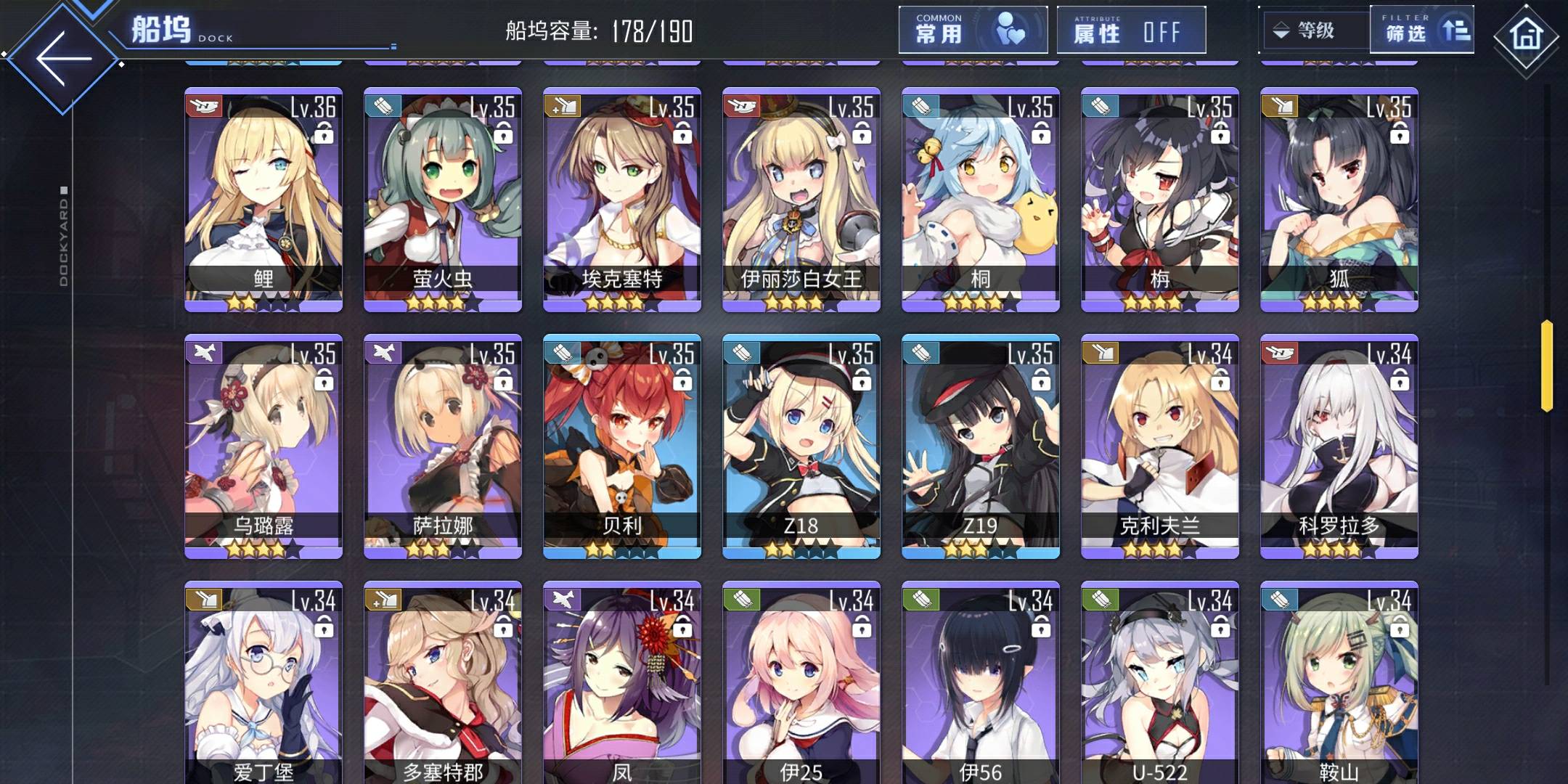This screenshot has height=784, width=1568.
Task: Open the 桐 ship card
Action: [x=981, y=200]
